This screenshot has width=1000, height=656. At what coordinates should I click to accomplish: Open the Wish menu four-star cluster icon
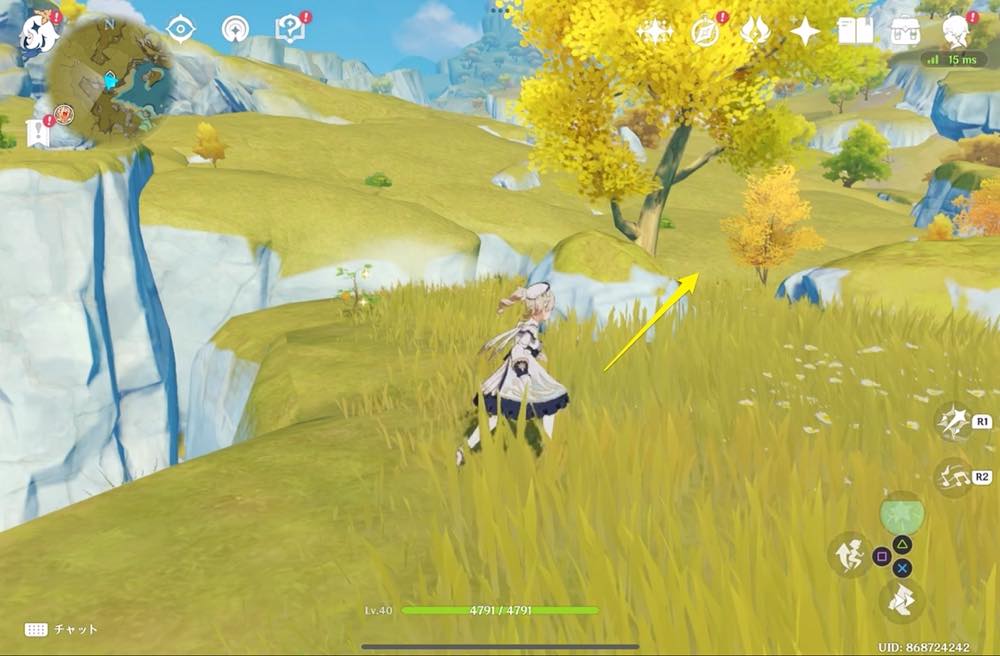pos(655,32)
